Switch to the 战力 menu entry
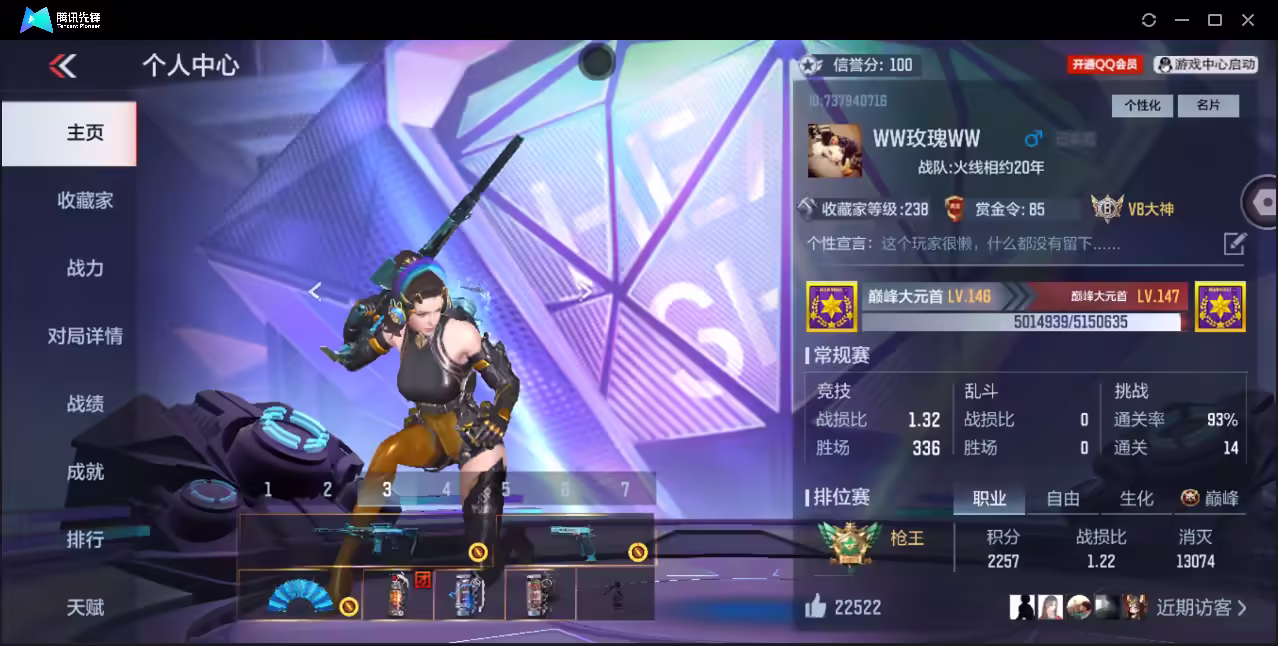This screenshot has width=1278, height=646. pos(85,268)
